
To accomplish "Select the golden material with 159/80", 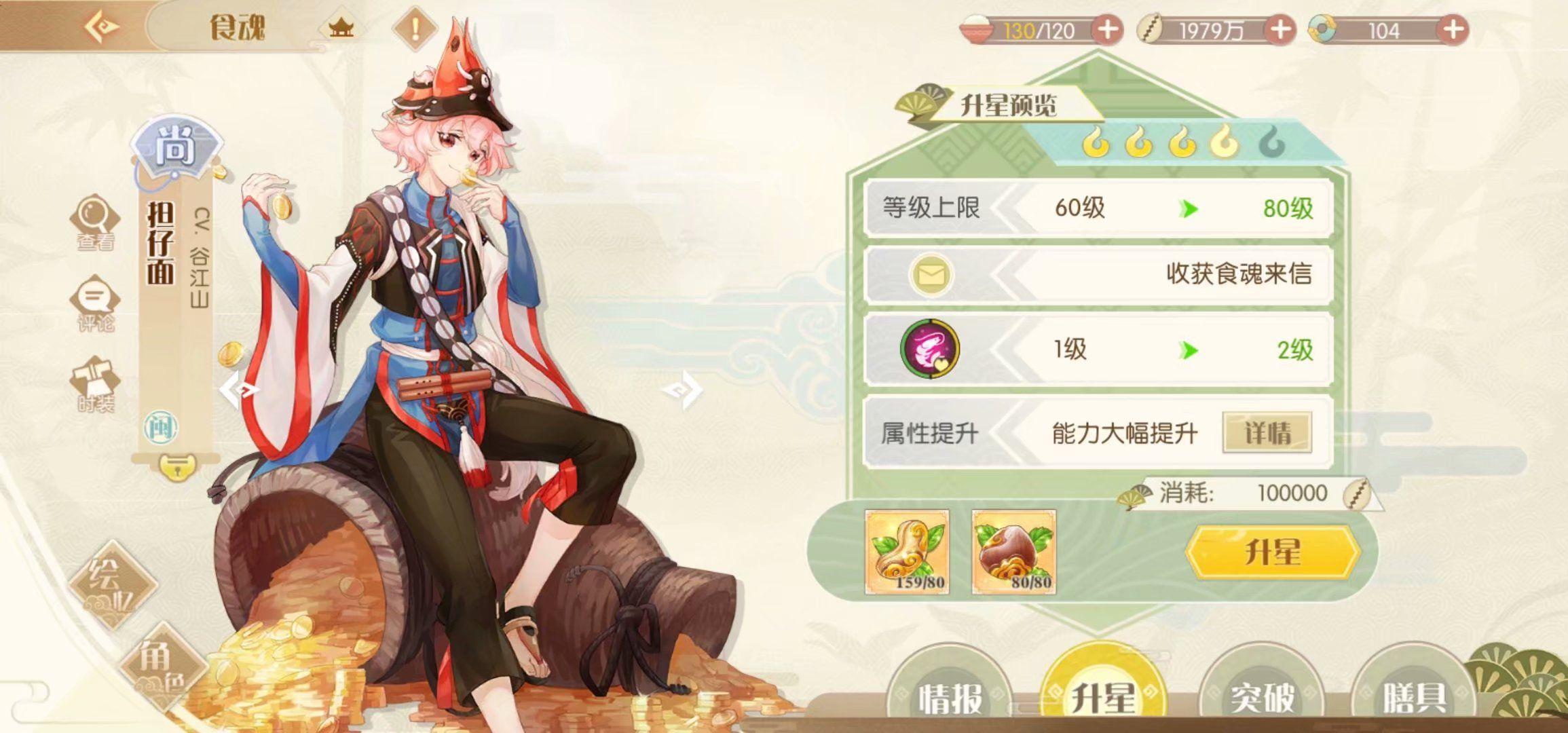I will click(x=907, y=552).
